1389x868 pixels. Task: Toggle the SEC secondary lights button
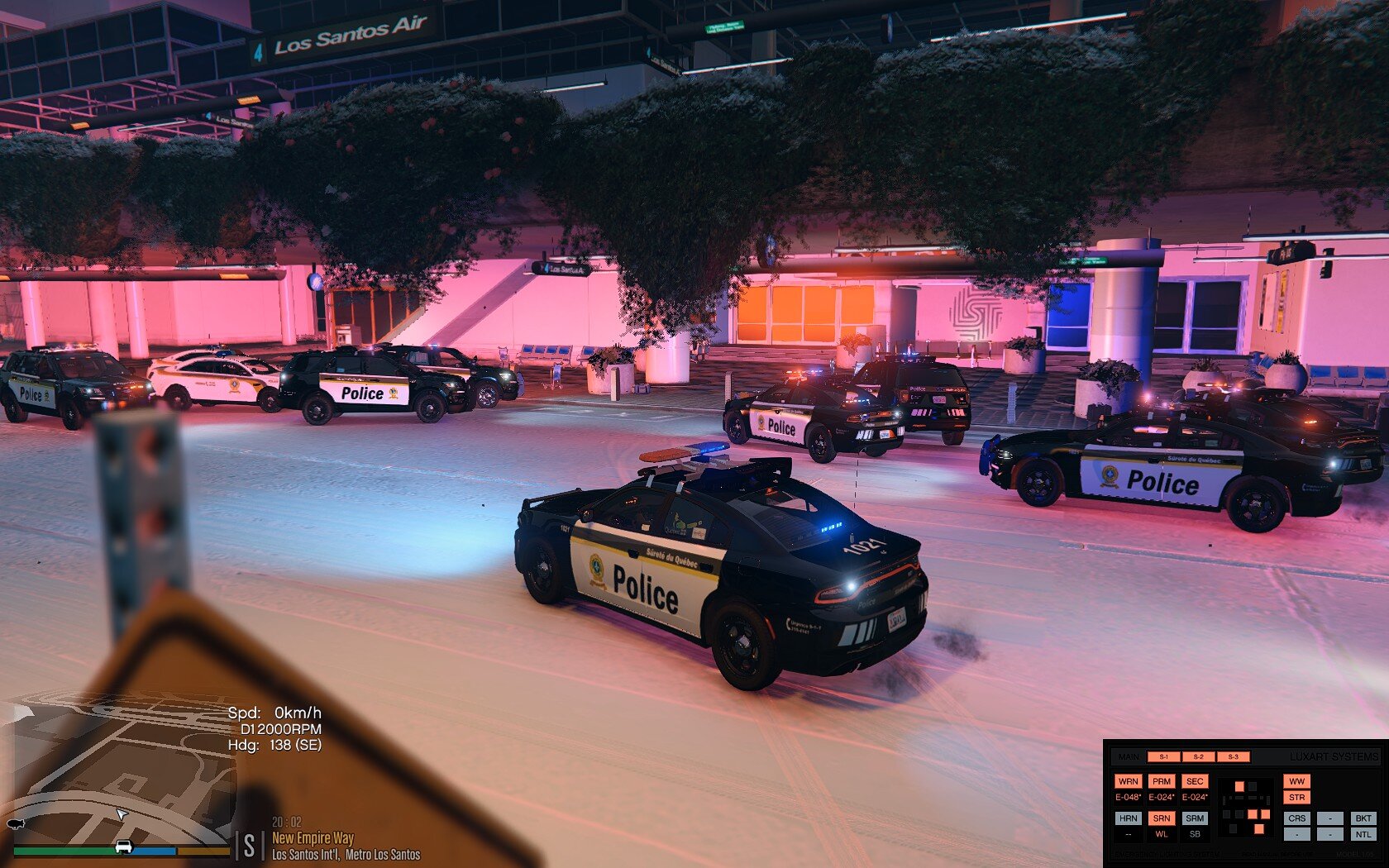click(1195, 781)
